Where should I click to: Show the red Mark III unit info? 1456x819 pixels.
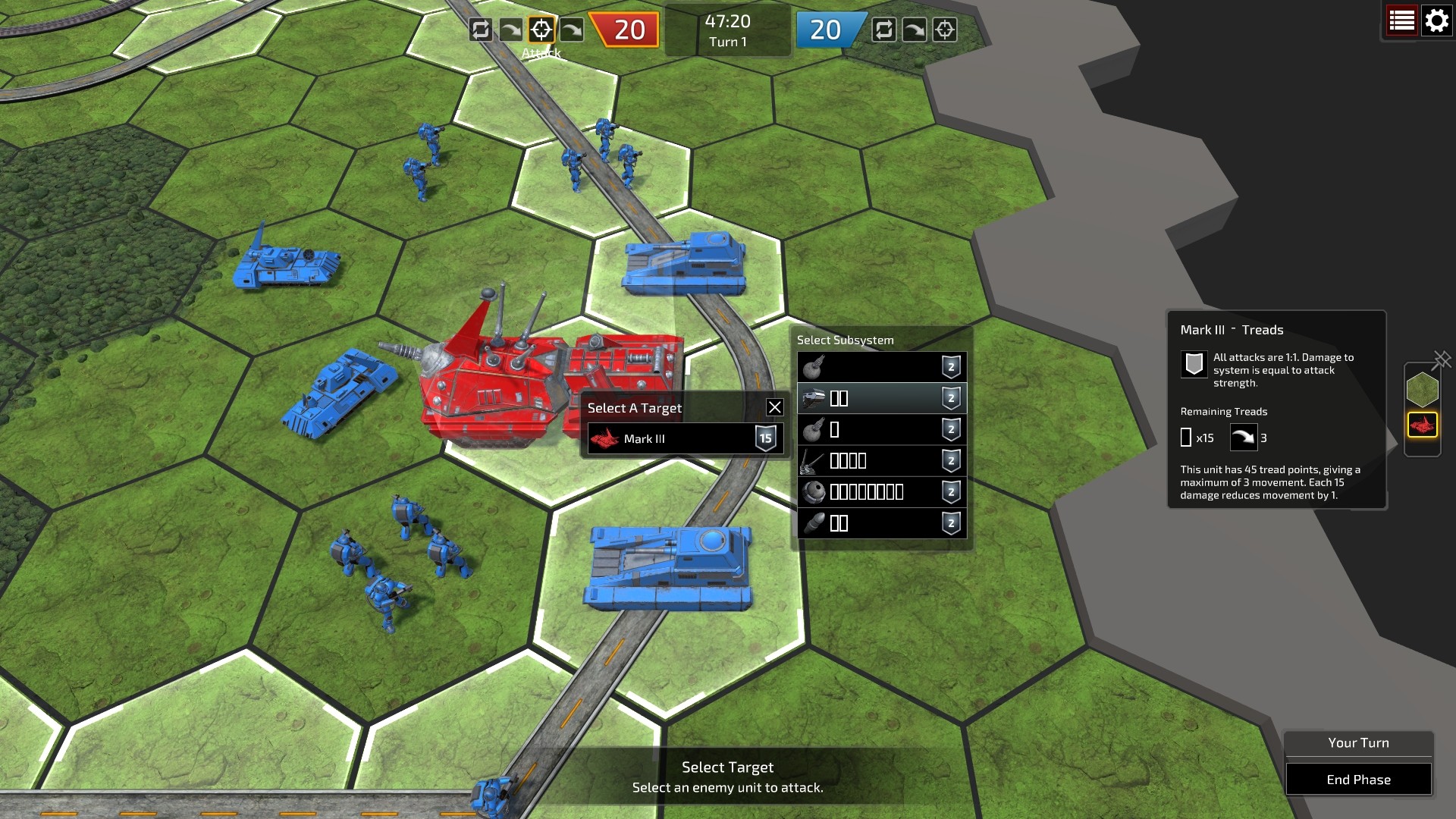point(1422,425)
